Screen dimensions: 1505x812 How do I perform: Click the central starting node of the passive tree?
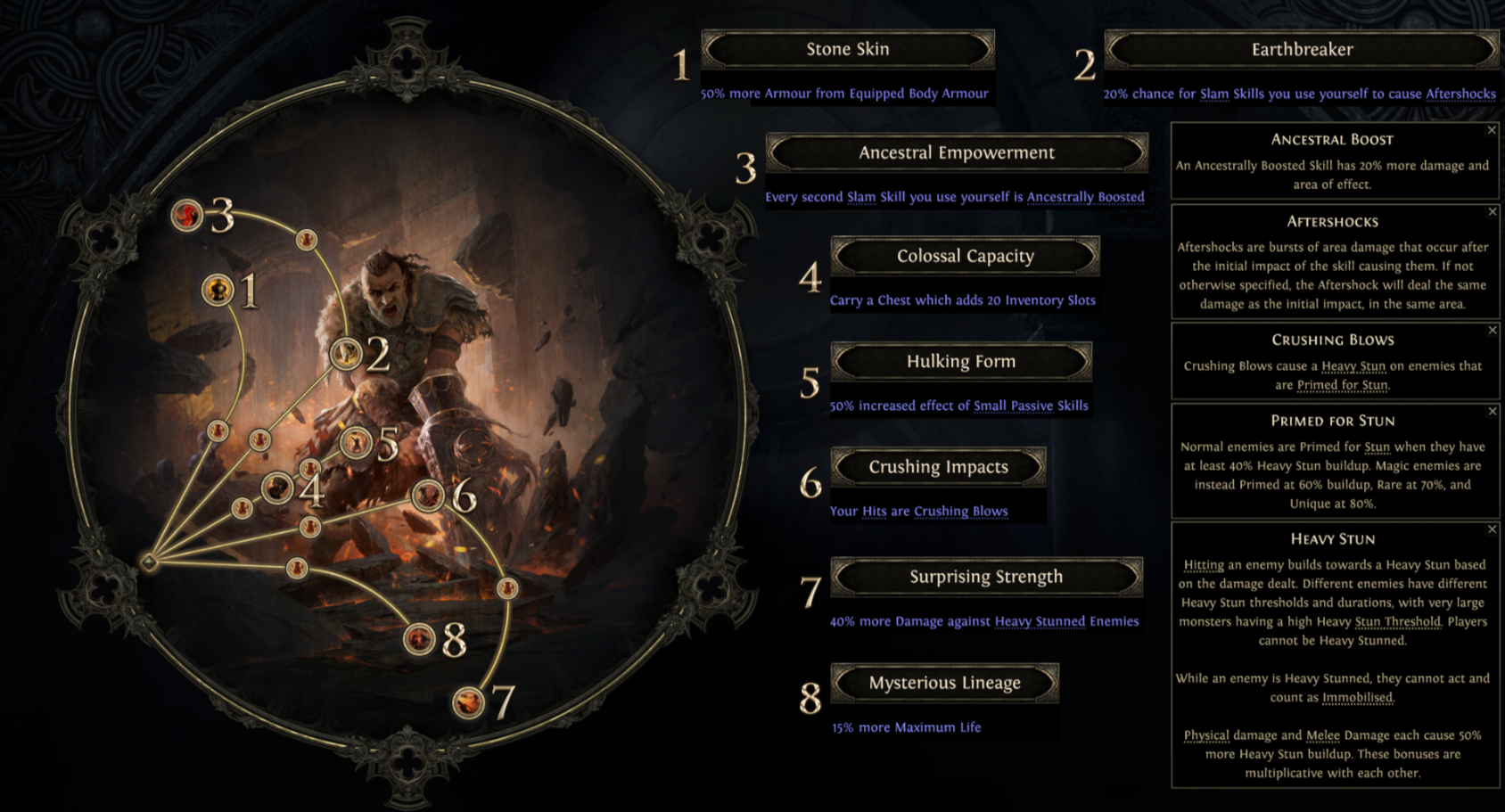pyautogui.click(x=147, y=562)
